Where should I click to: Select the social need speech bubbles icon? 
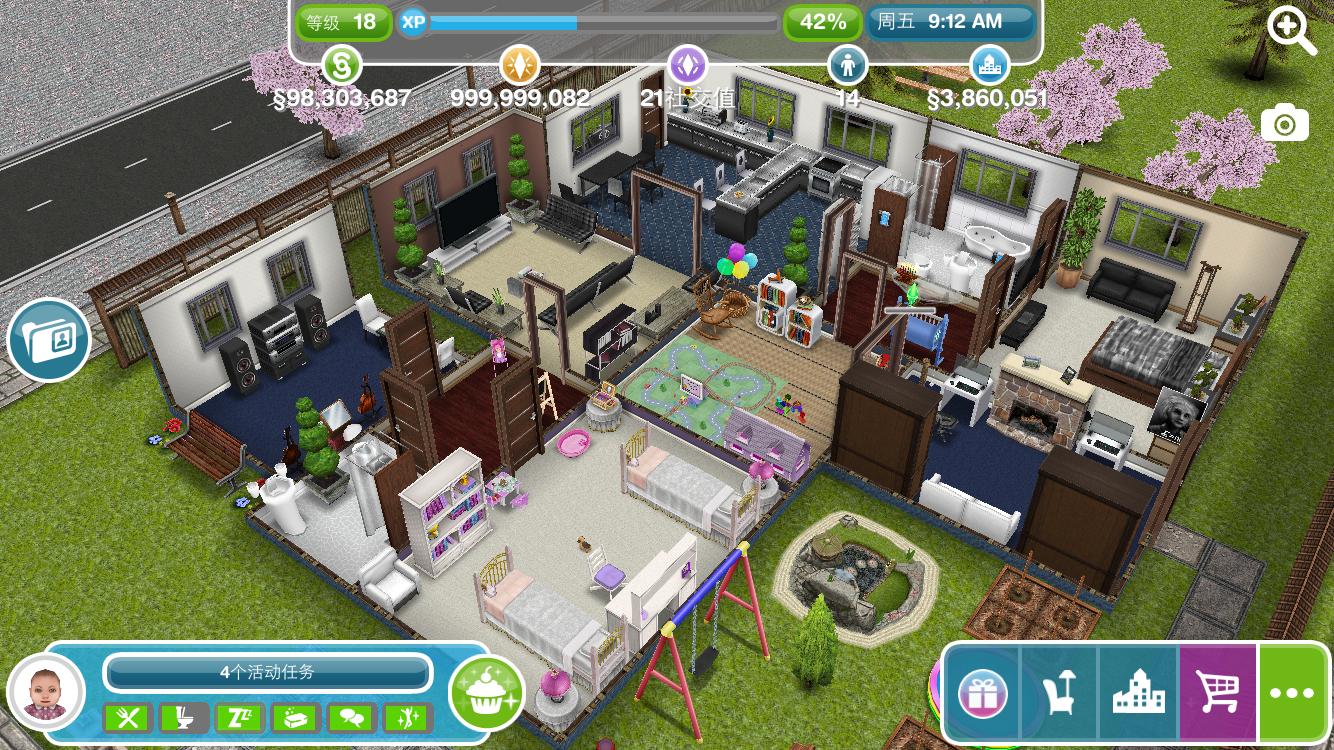[x=351, y=717]
